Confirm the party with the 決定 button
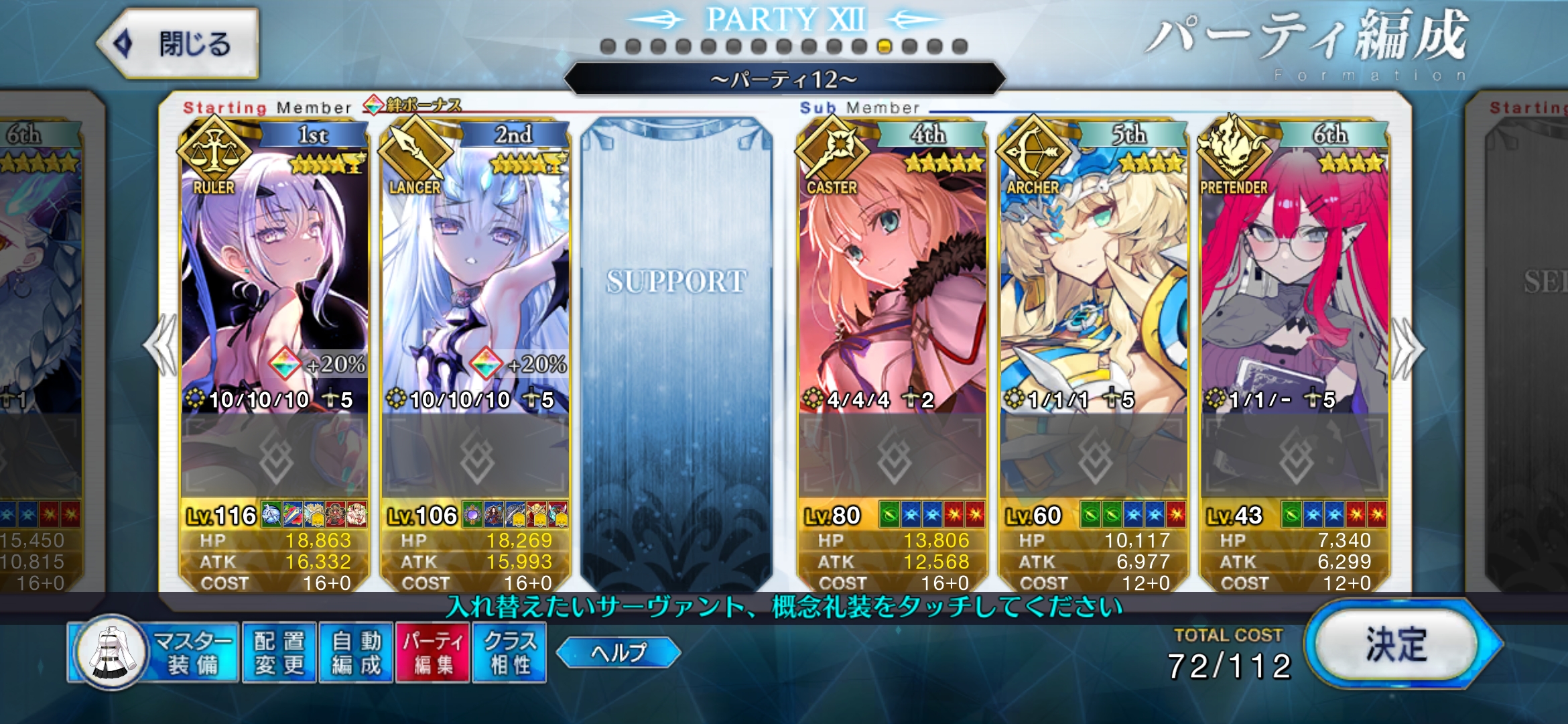This screenshot has height=724, width=1568. click(1398, 645)
